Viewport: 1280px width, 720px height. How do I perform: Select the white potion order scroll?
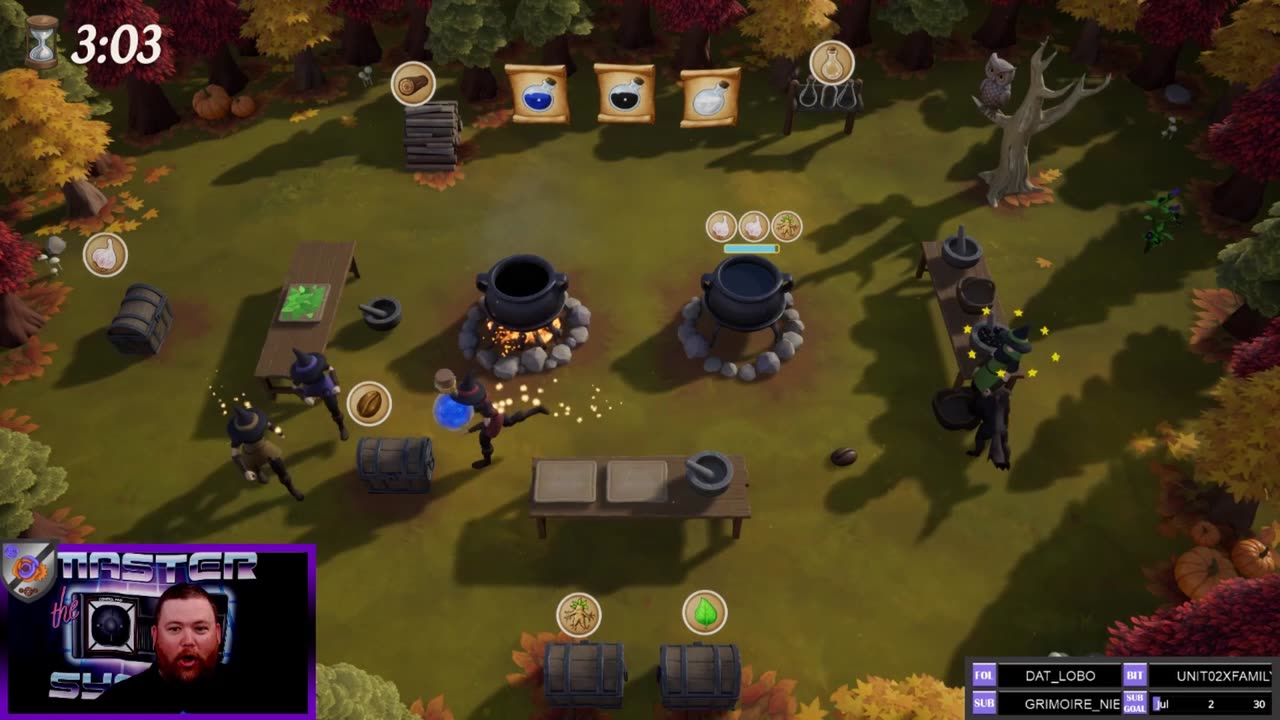(711, 97)
